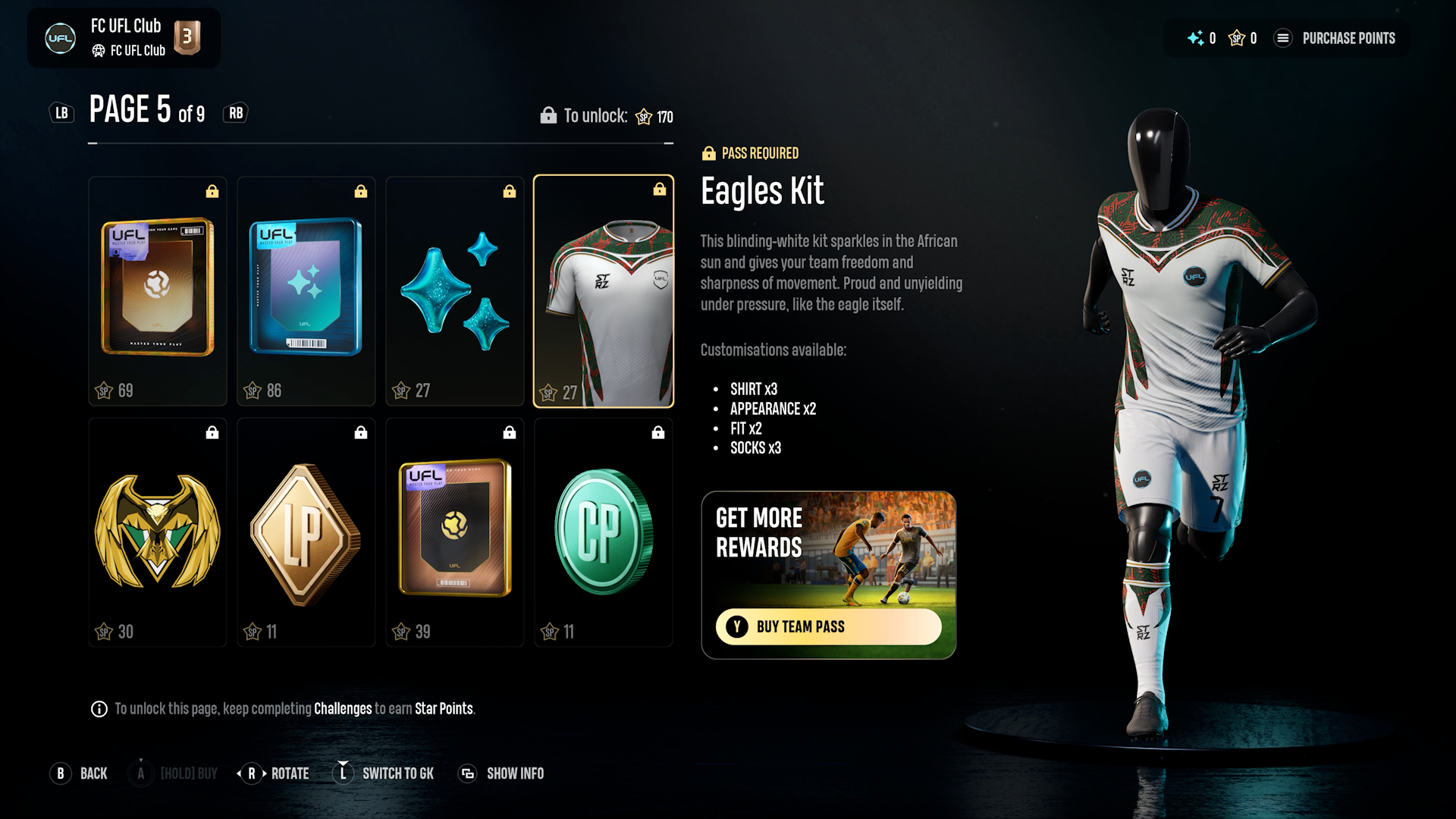Select the gold LP diamond token reward
The height and width of the screenshot is (819, 1456).
pos(306,532)
